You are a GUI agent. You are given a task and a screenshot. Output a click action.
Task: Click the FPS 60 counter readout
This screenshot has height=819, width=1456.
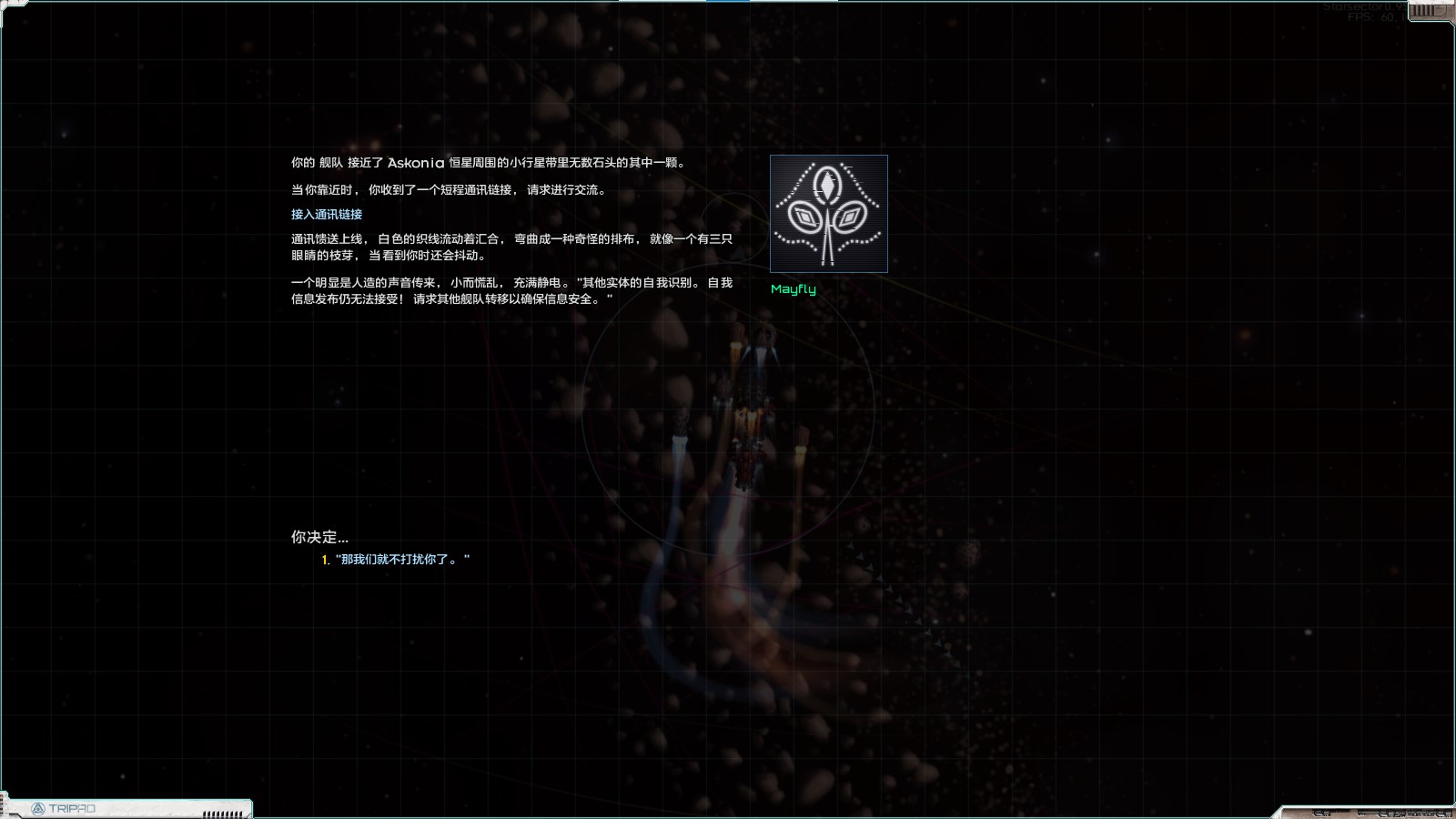[x=1375, y=16]
